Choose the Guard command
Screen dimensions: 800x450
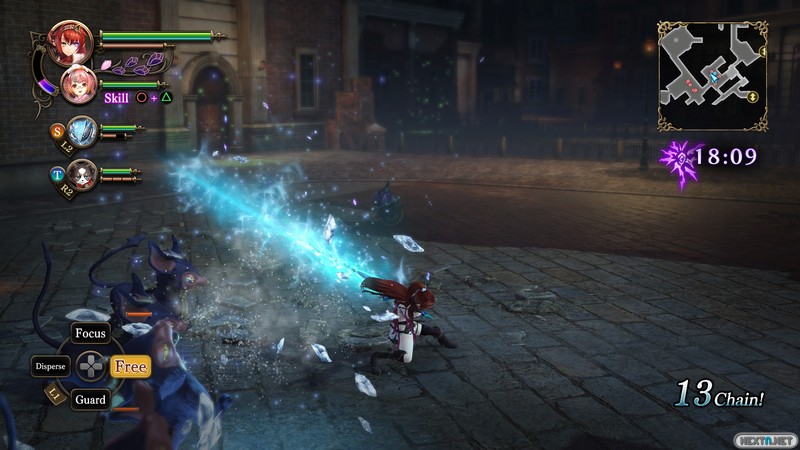90,400
